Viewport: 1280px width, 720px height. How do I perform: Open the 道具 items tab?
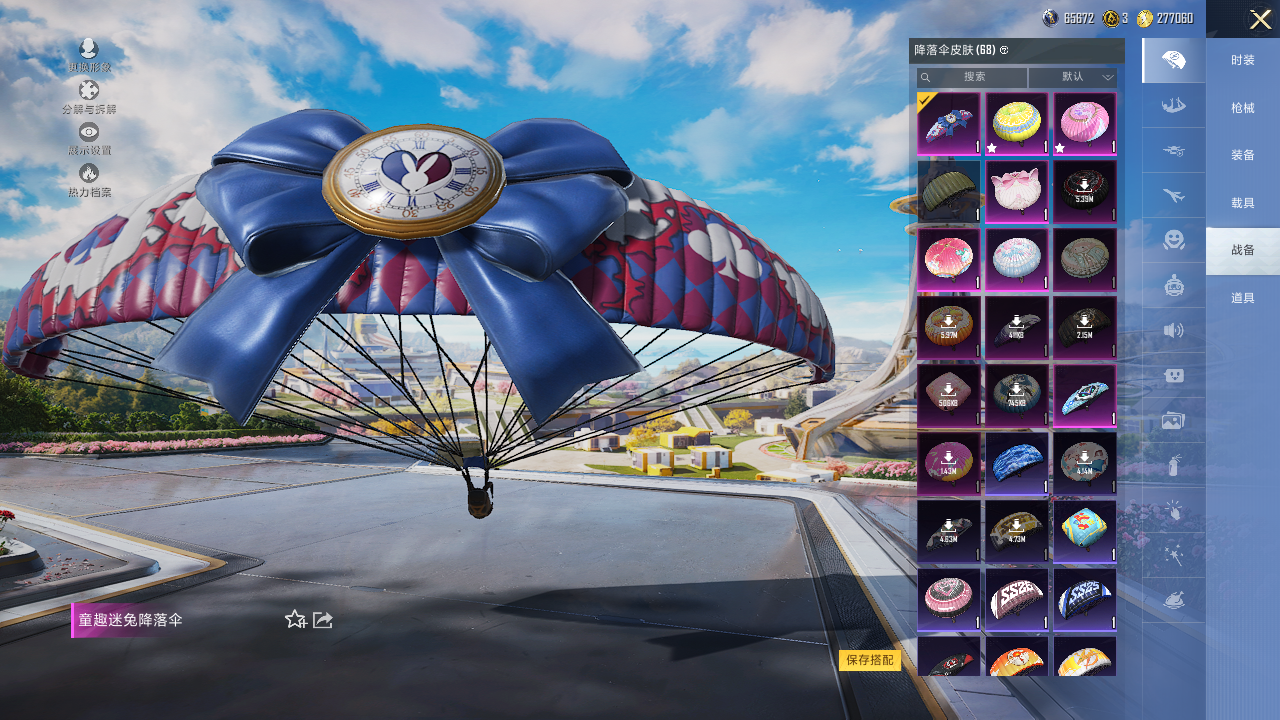pos(1242,298)
